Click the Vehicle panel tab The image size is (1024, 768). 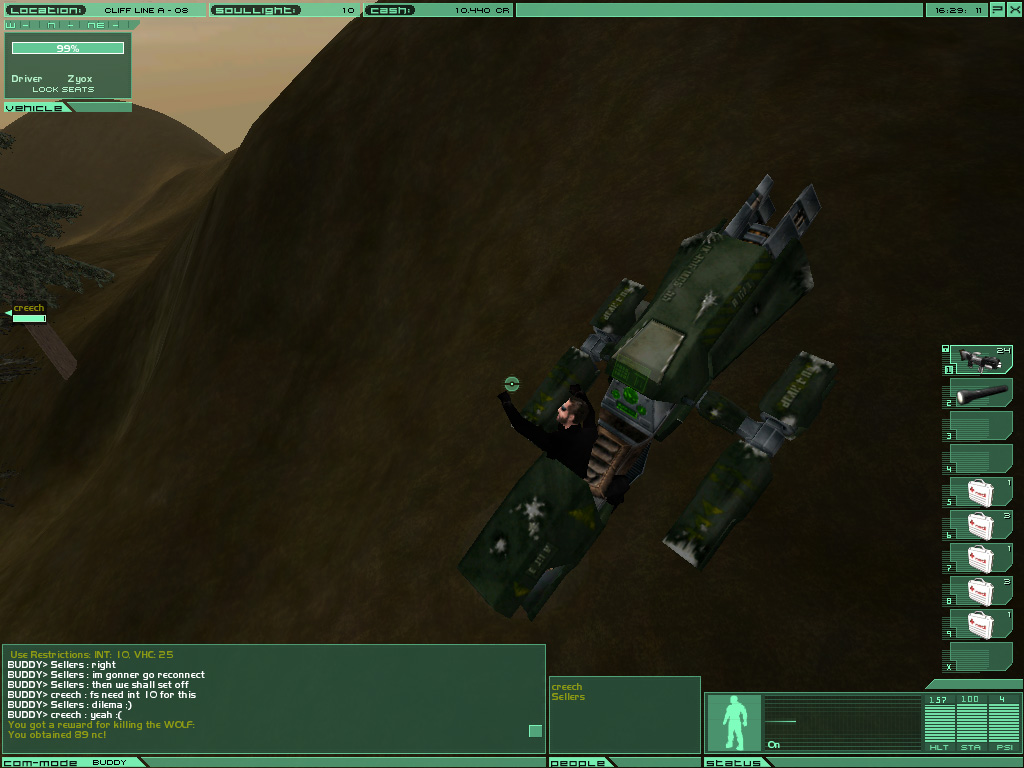tap(35, 107)
